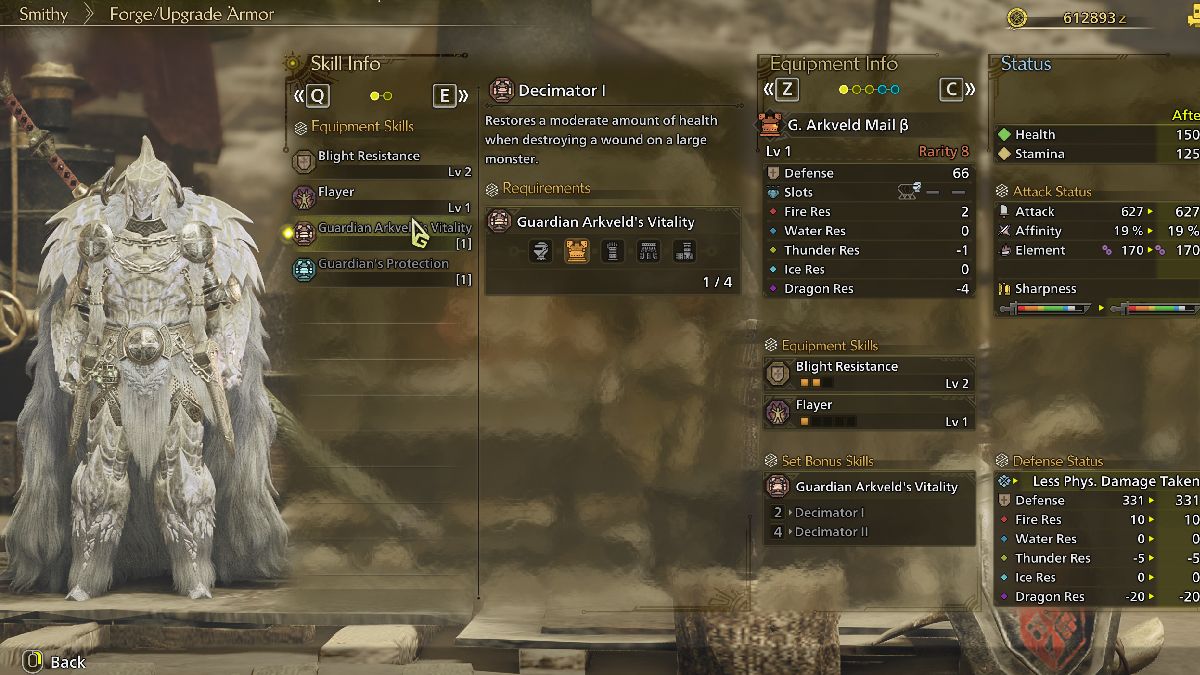Screen dimensions: 1200x675
Task: Select Flayer Lv 1 in Equipment Info
Action: click(x=868, y=412)
